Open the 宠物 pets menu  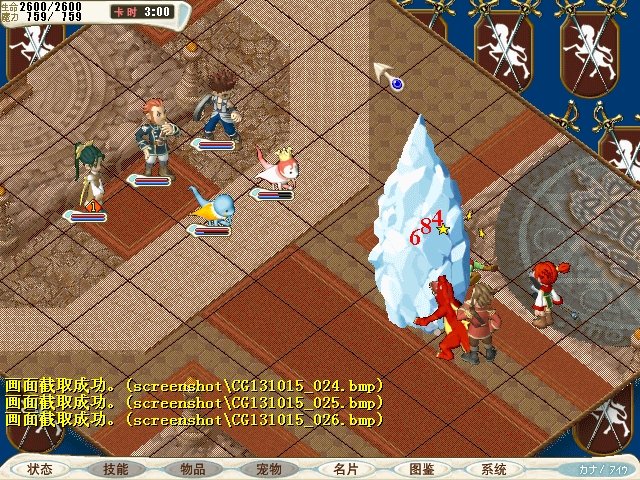tap(269, 469)
